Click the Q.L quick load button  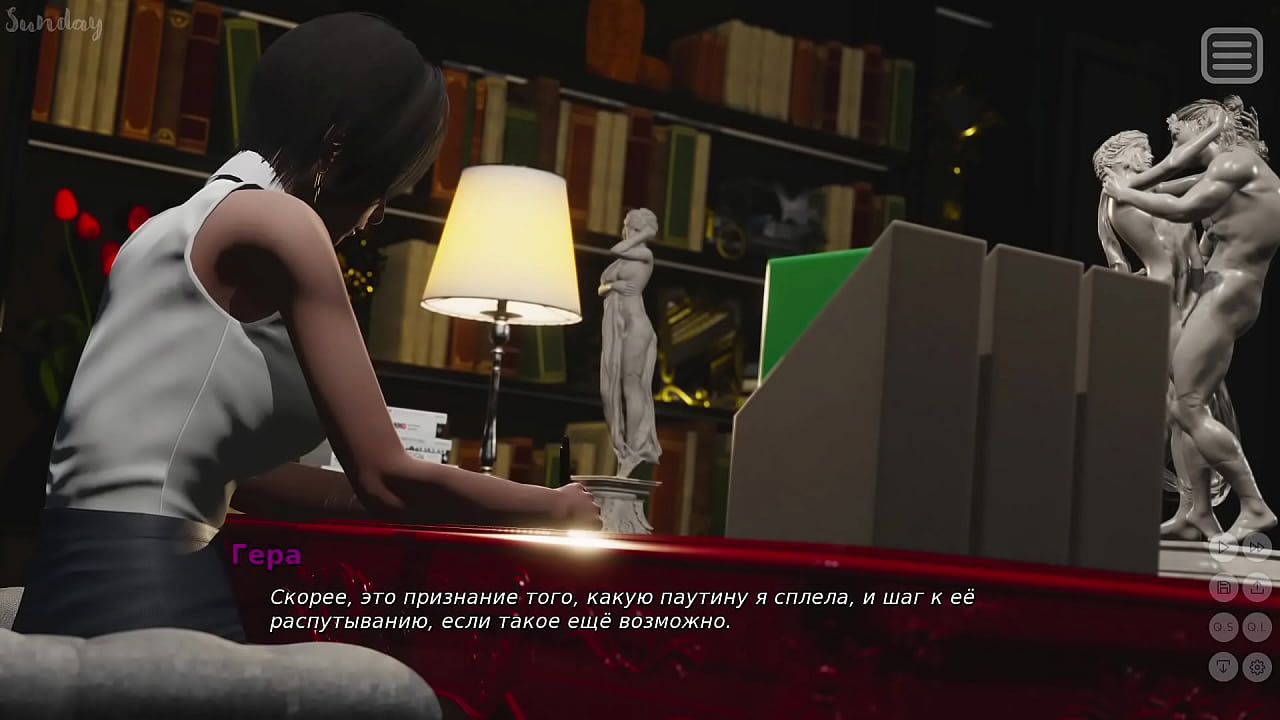(x=1257, y=627)
